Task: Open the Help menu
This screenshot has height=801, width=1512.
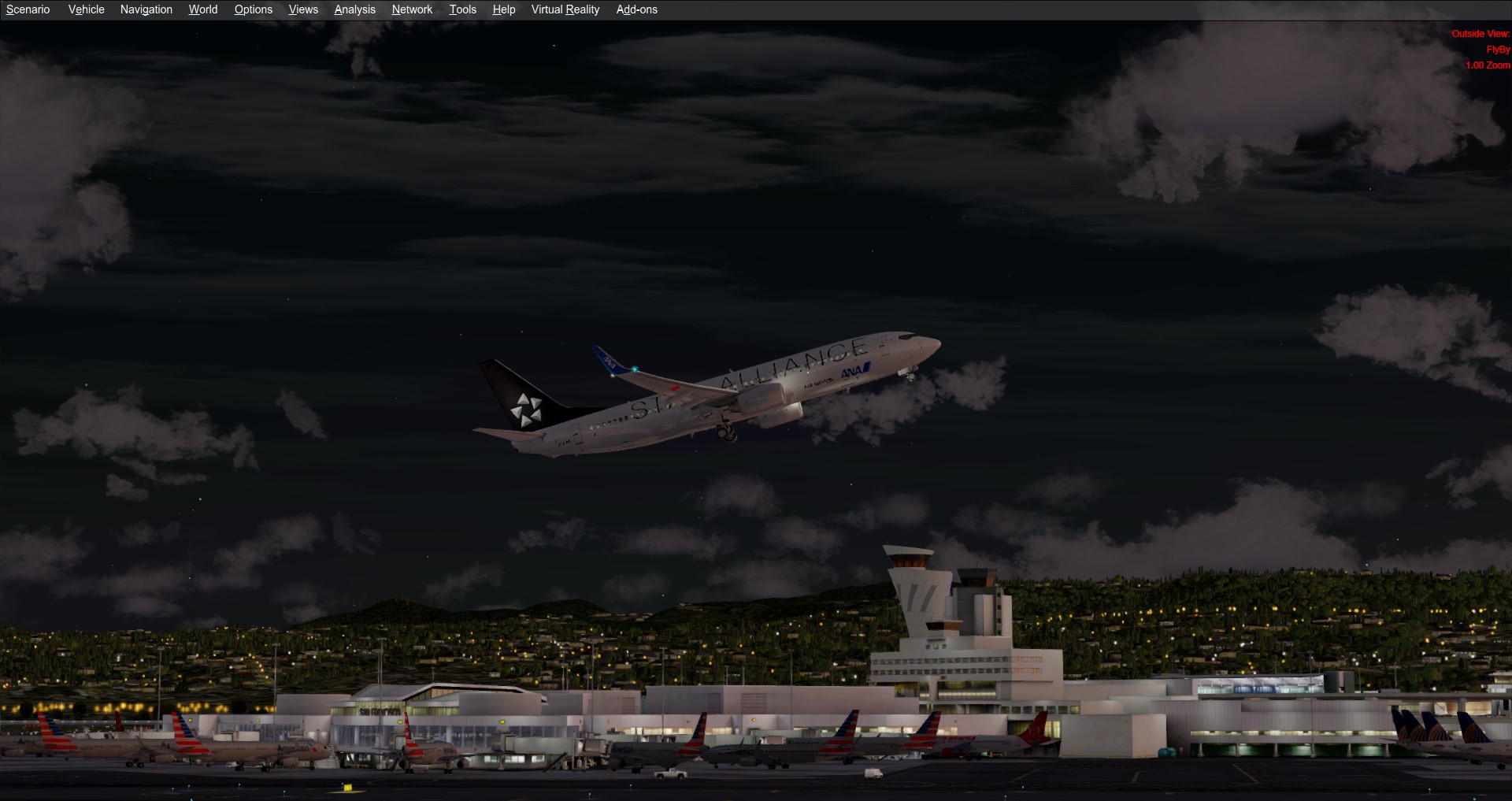Action: (503, 9)
